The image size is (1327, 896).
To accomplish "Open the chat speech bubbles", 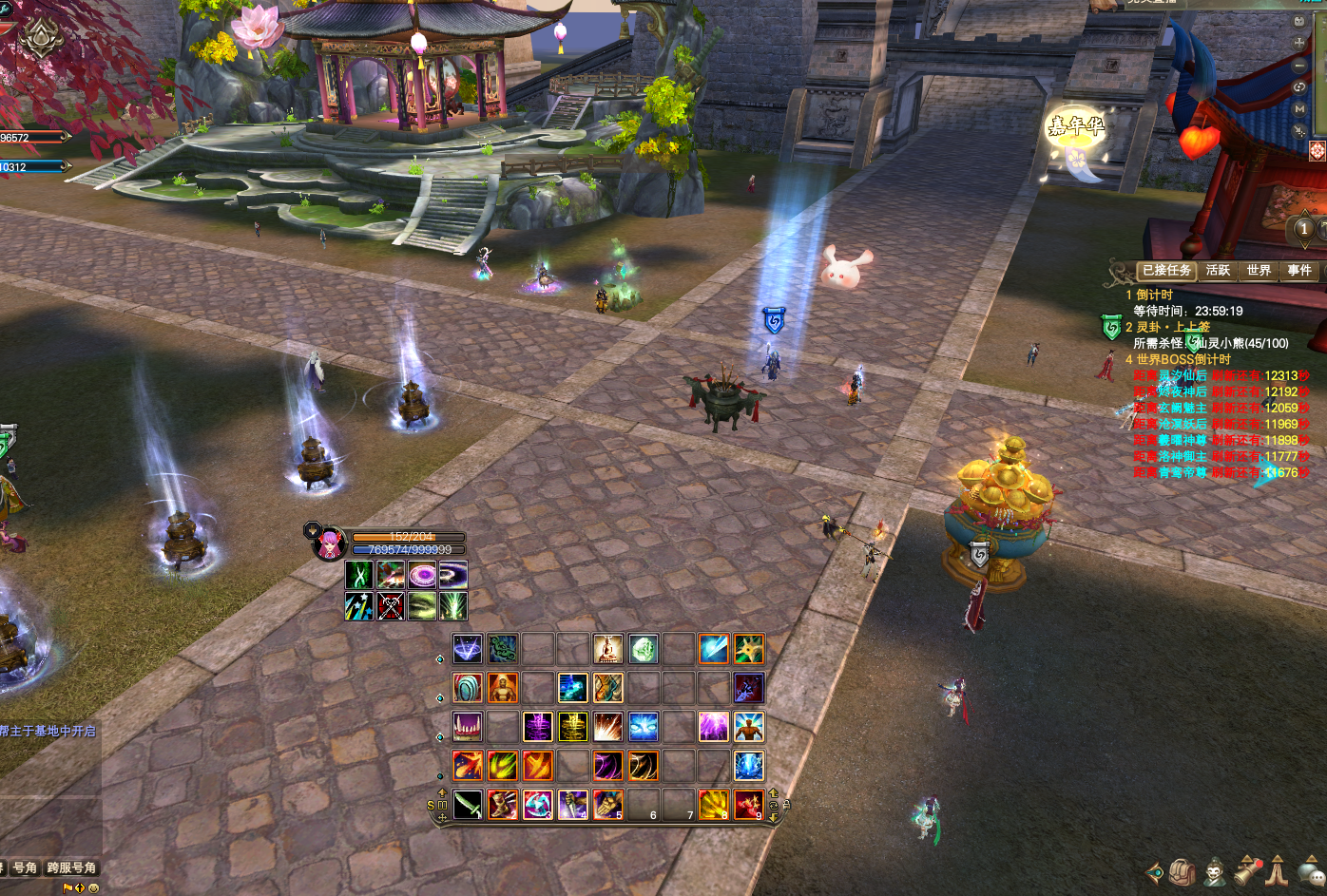I will click(1312, 872).
